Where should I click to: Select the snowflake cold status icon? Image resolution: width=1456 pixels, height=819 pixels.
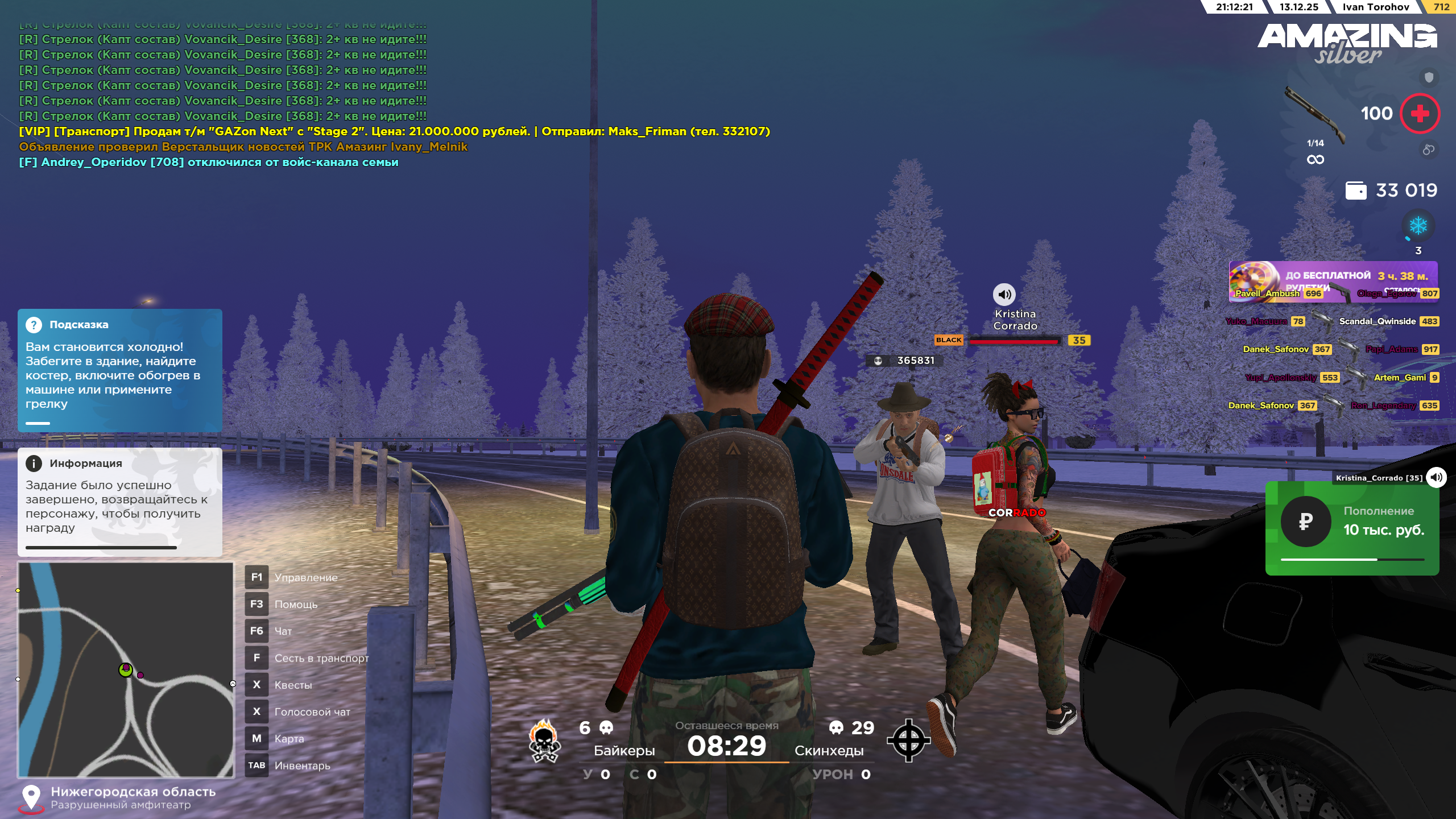coord(1418,226)
